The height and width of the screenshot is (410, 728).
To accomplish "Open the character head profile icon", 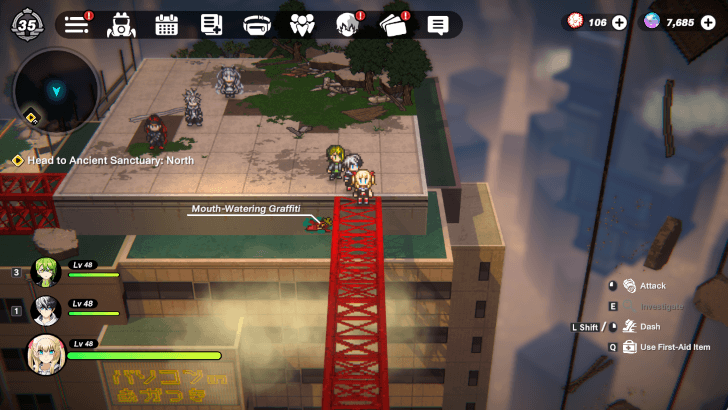I will click(x=347, y=25).
